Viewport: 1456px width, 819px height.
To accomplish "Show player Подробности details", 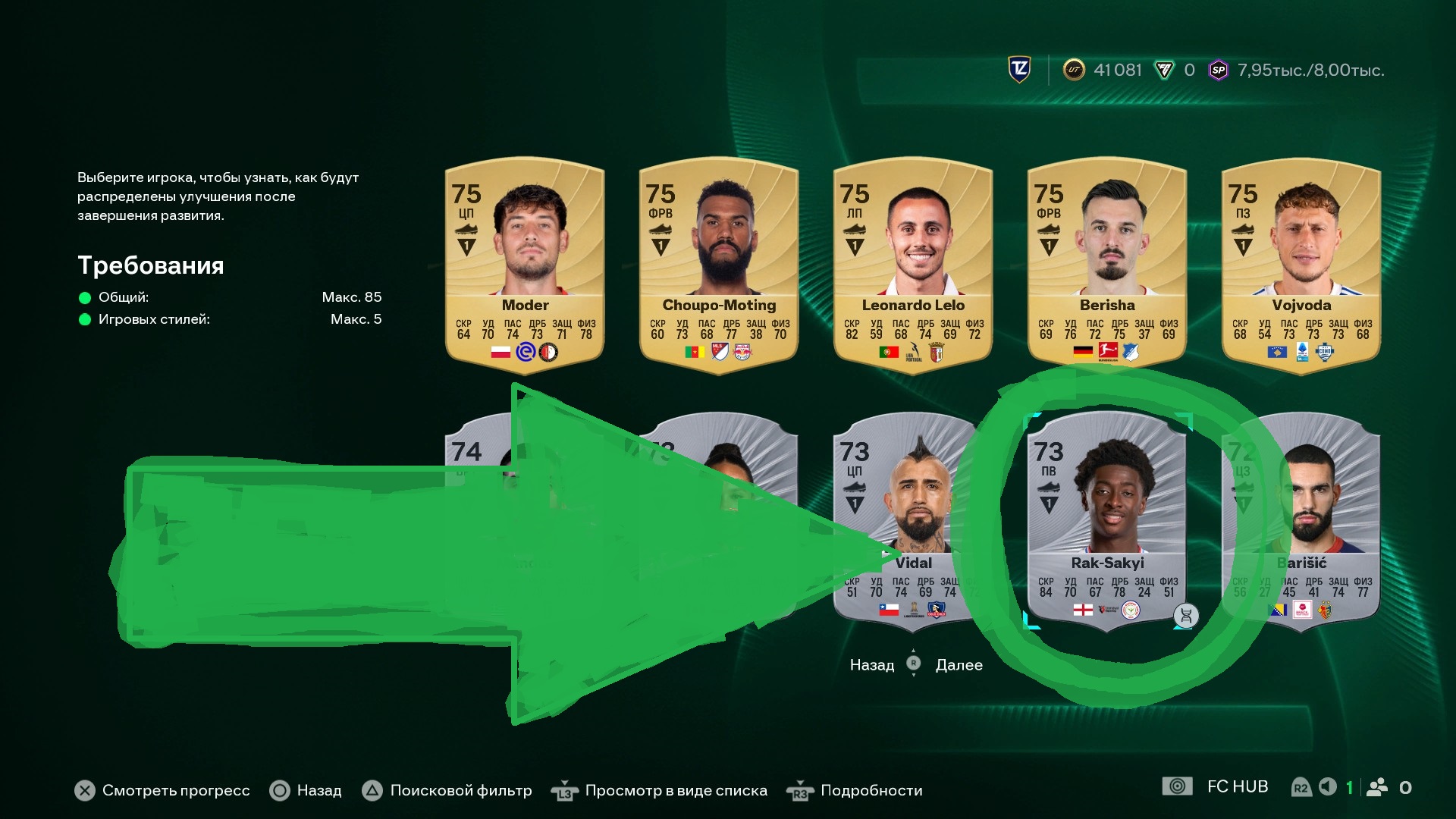I will coord(871,791).
